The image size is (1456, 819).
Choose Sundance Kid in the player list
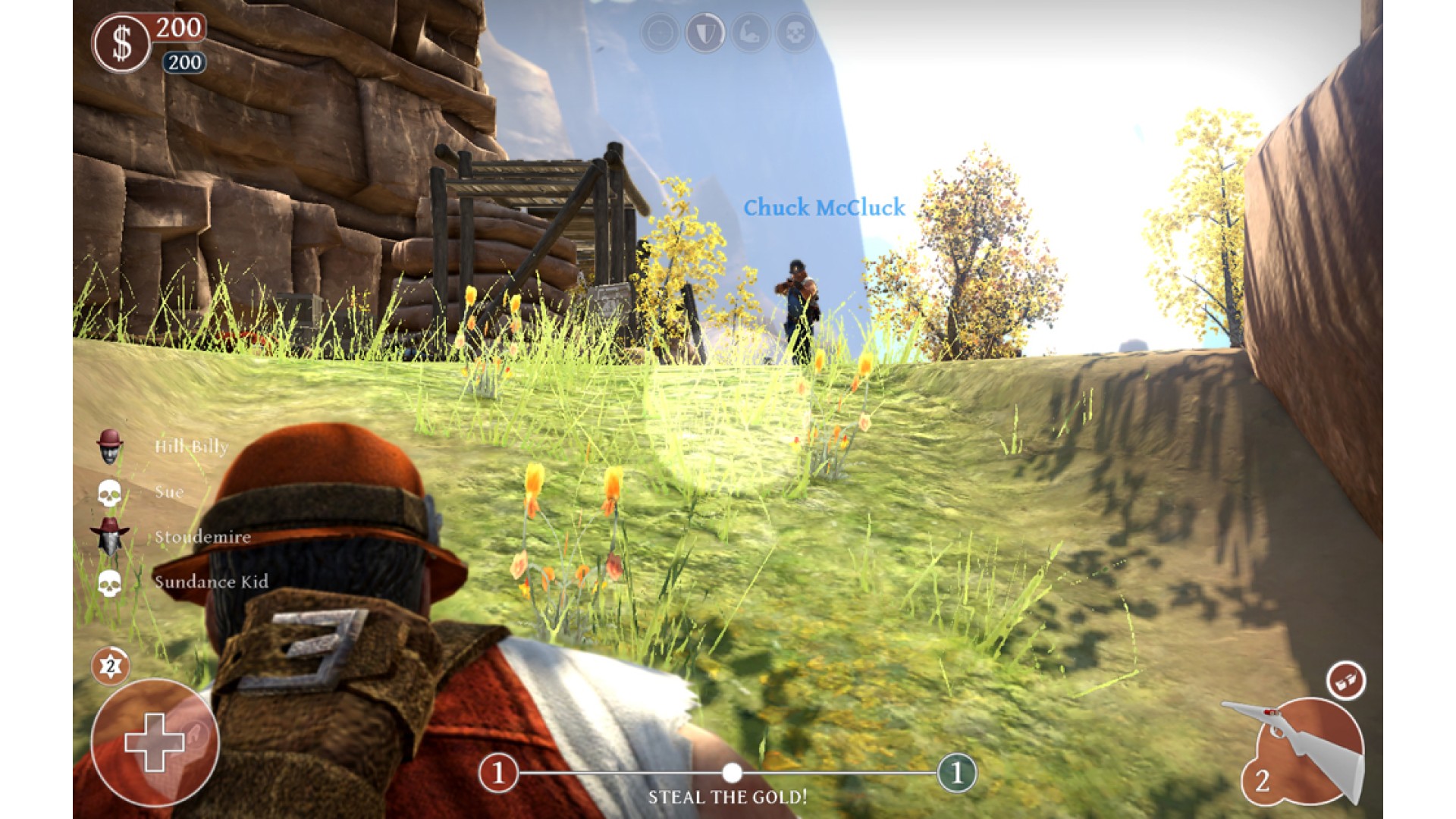pos(210,582)
